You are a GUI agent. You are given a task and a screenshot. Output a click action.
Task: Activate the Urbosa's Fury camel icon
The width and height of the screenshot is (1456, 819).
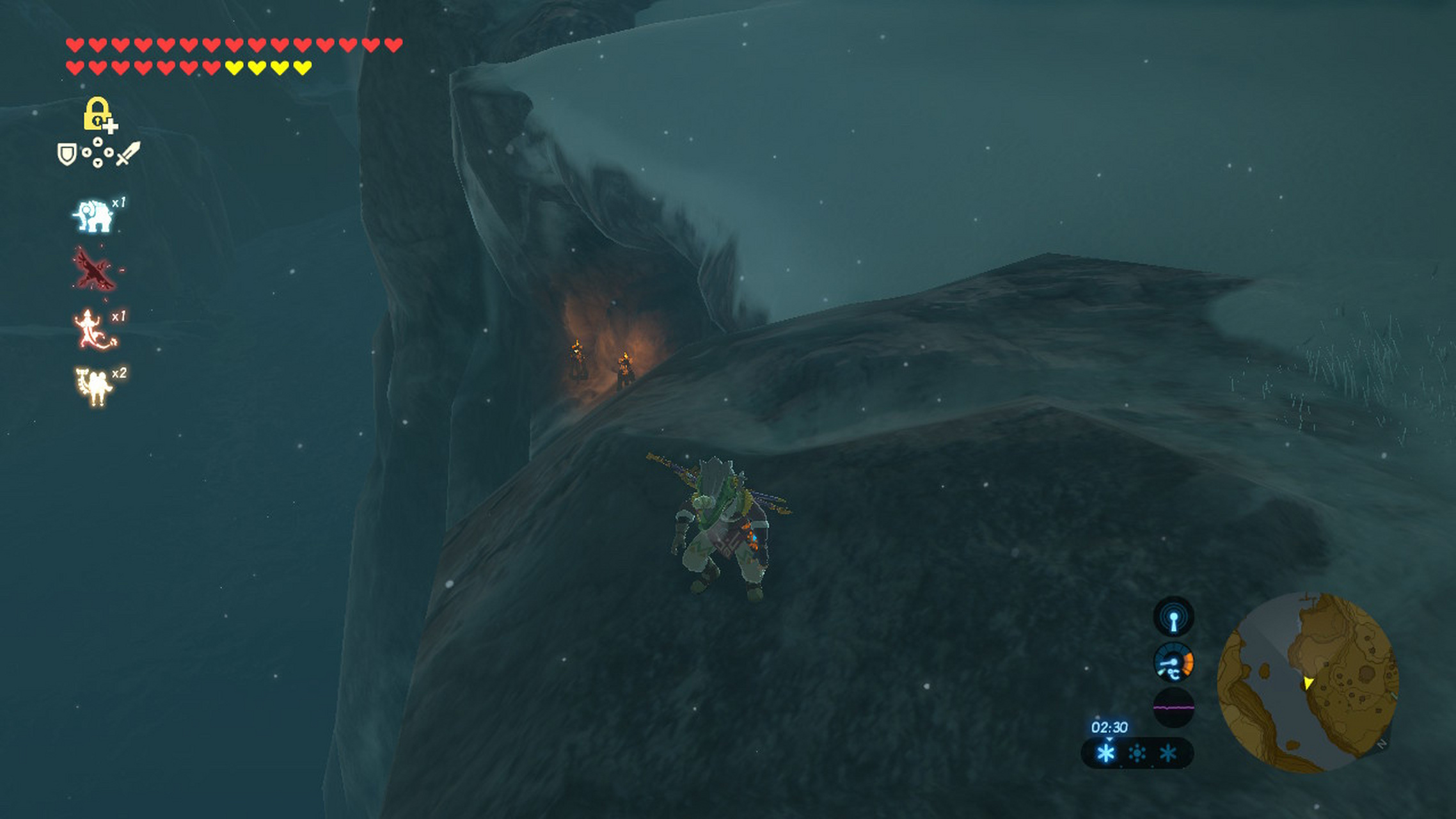click(95, 386)
